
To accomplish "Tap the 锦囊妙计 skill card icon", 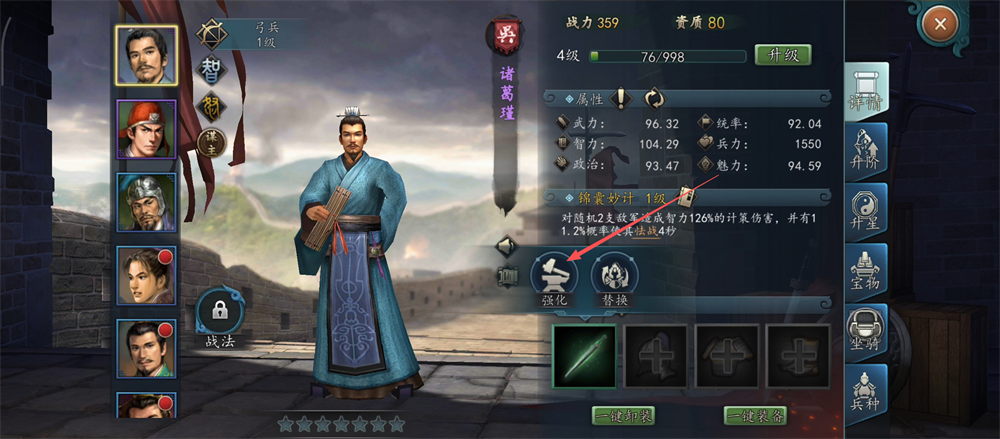I will pos(687,197).
